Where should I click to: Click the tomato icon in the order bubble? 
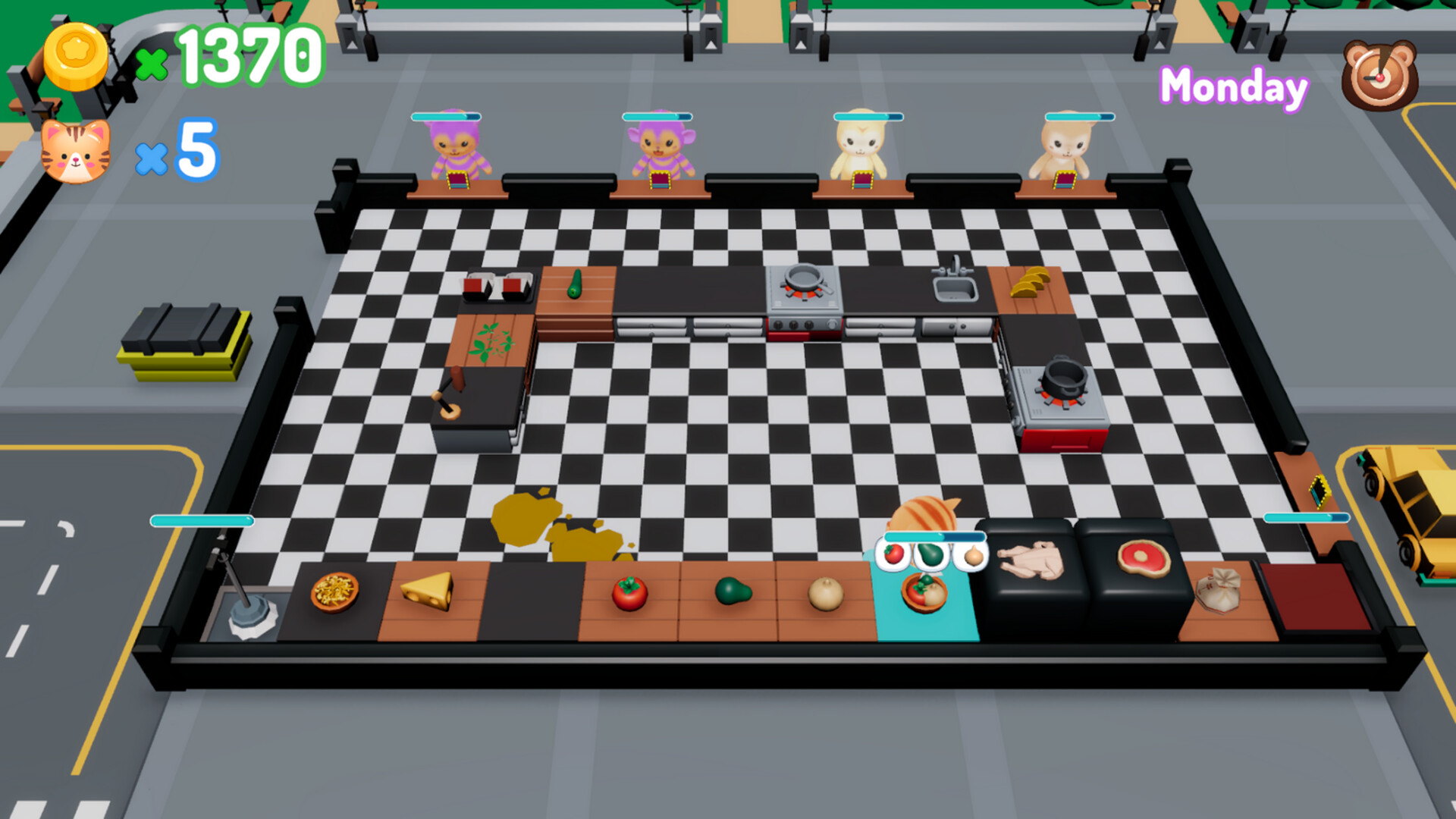pos(894,554)
